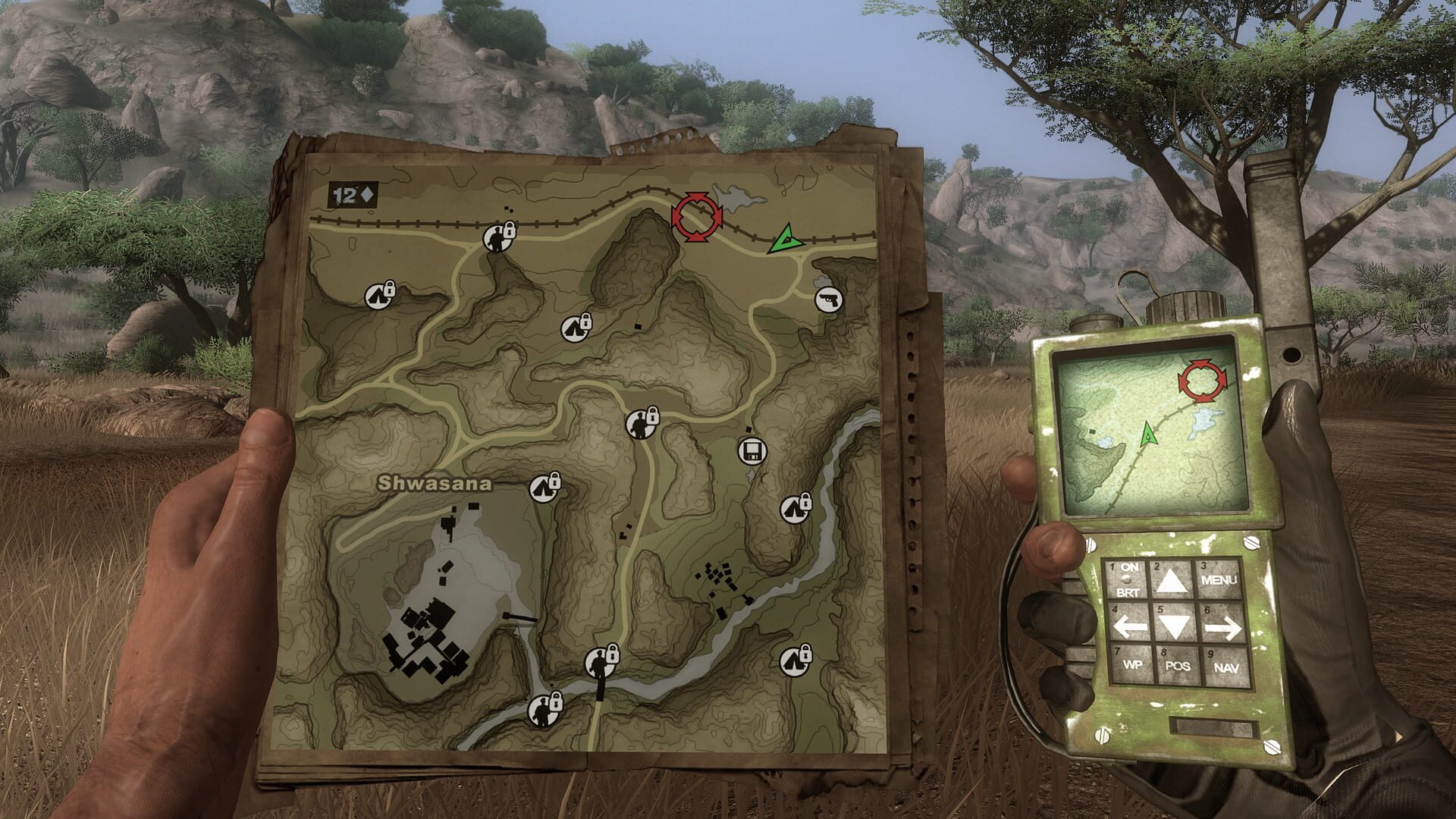Click the locked guard post icon near the railroad

pos(497,237)
